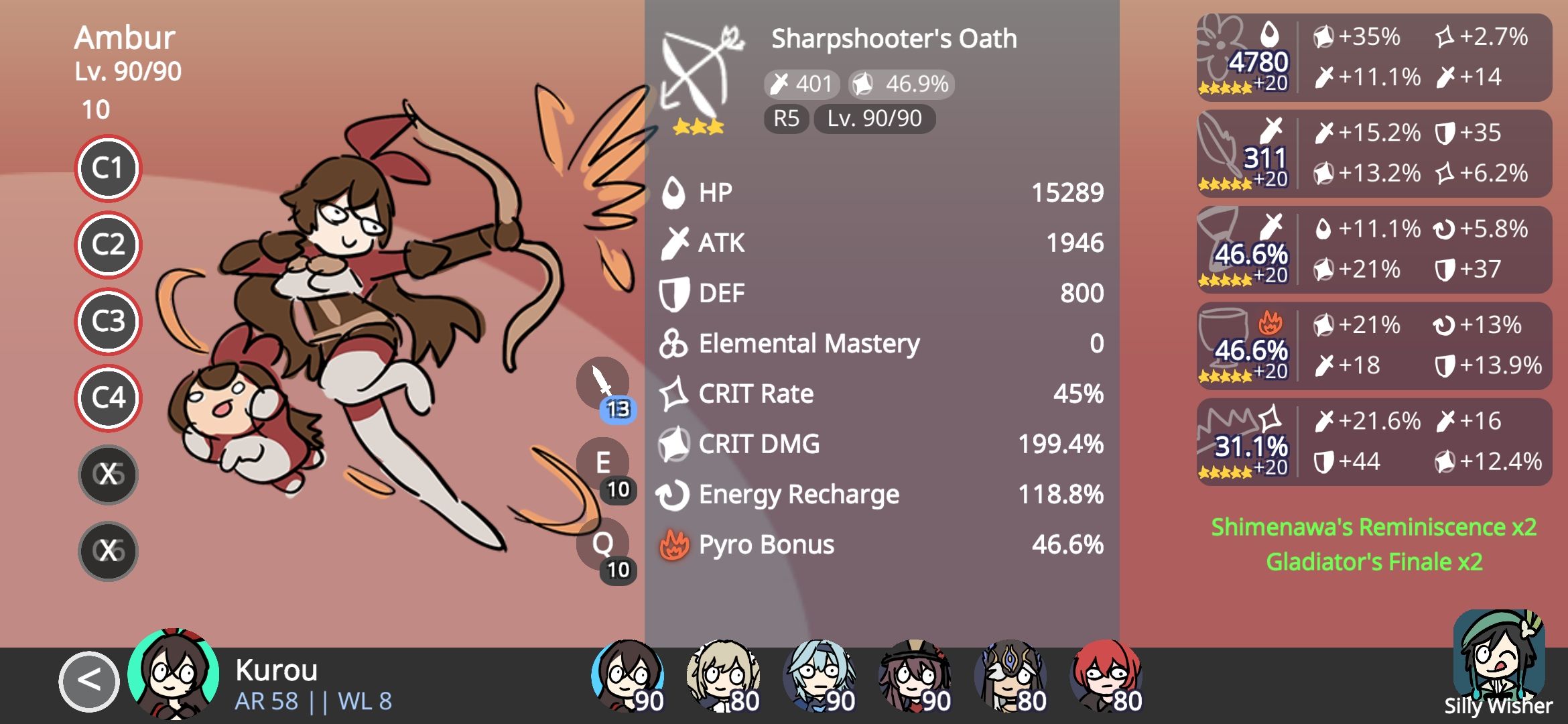1568x724 pixels.
Task: Toggle the C4 constellation
Action: 108,398
